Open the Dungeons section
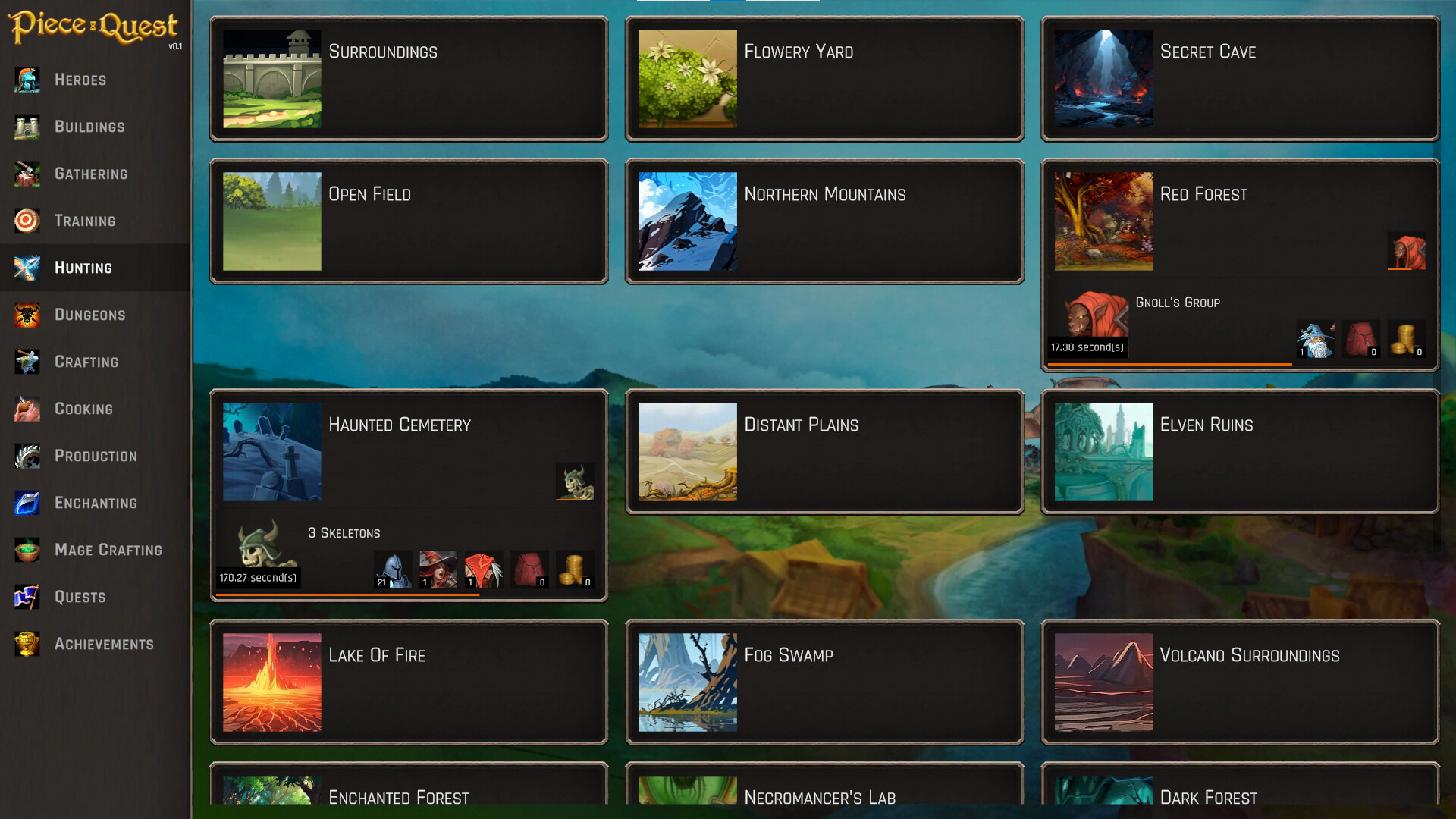 [x=89, y=315]
